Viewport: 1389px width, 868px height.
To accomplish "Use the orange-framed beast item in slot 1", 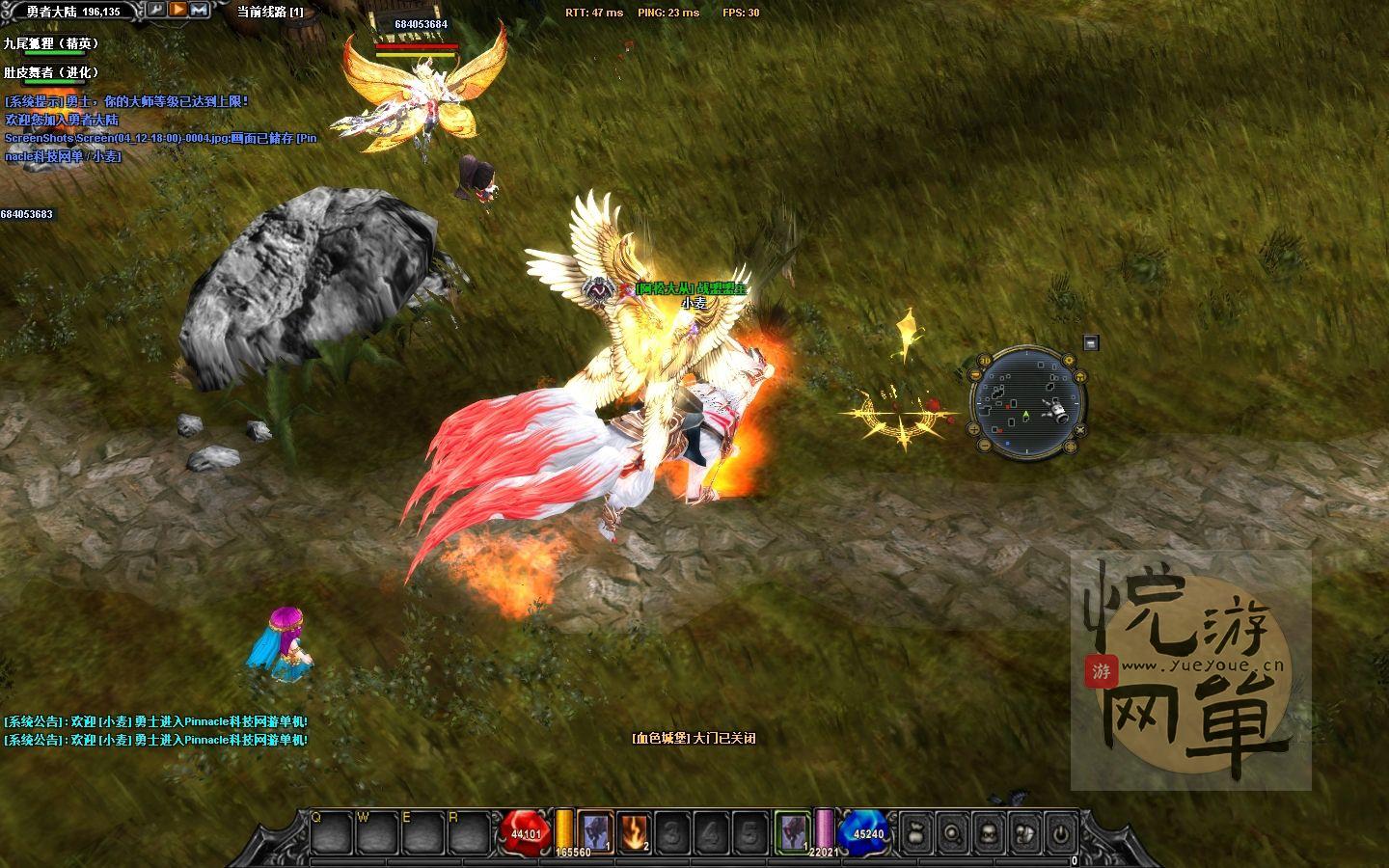I will click(595, 831).
